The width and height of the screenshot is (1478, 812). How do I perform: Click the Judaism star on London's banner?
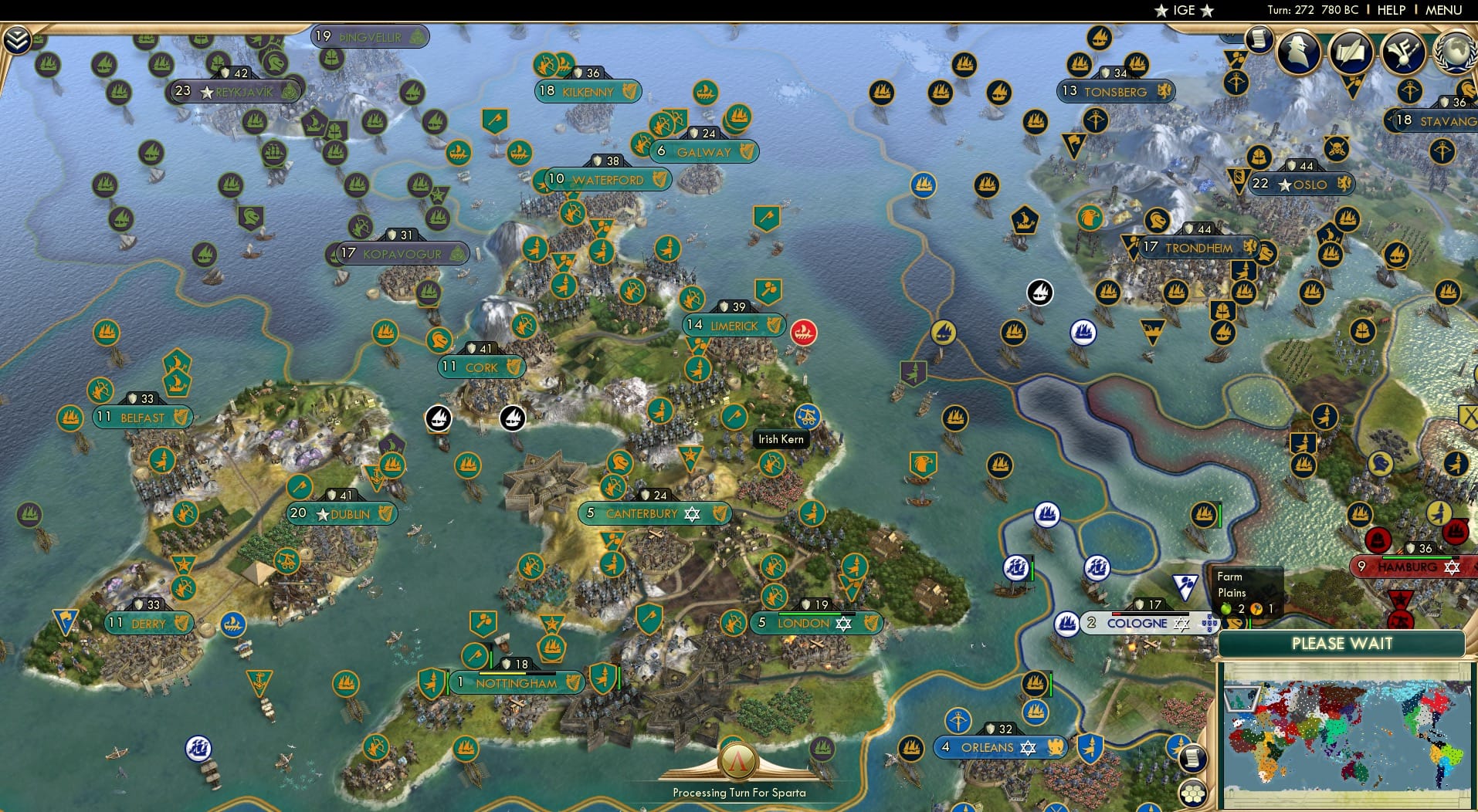(843, 625)
